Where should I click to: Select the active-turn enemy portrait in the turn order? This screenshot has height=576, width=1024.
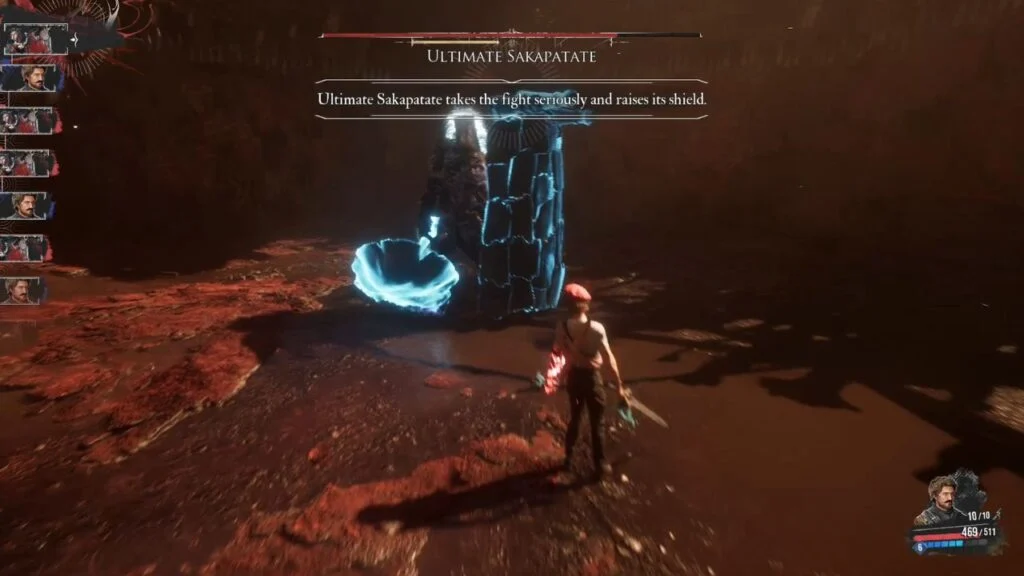pos(34,39)
